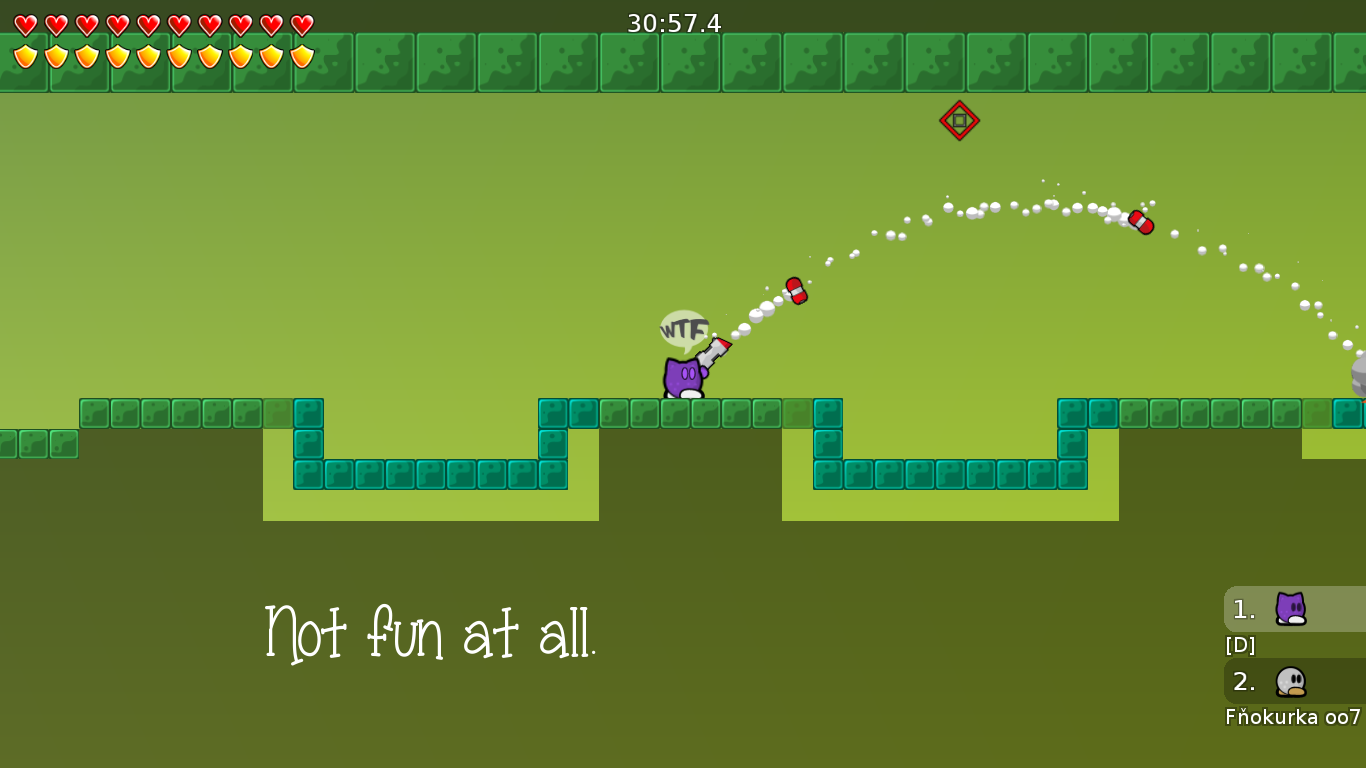Click the red diamond crosshair reticle

[958, 120]
